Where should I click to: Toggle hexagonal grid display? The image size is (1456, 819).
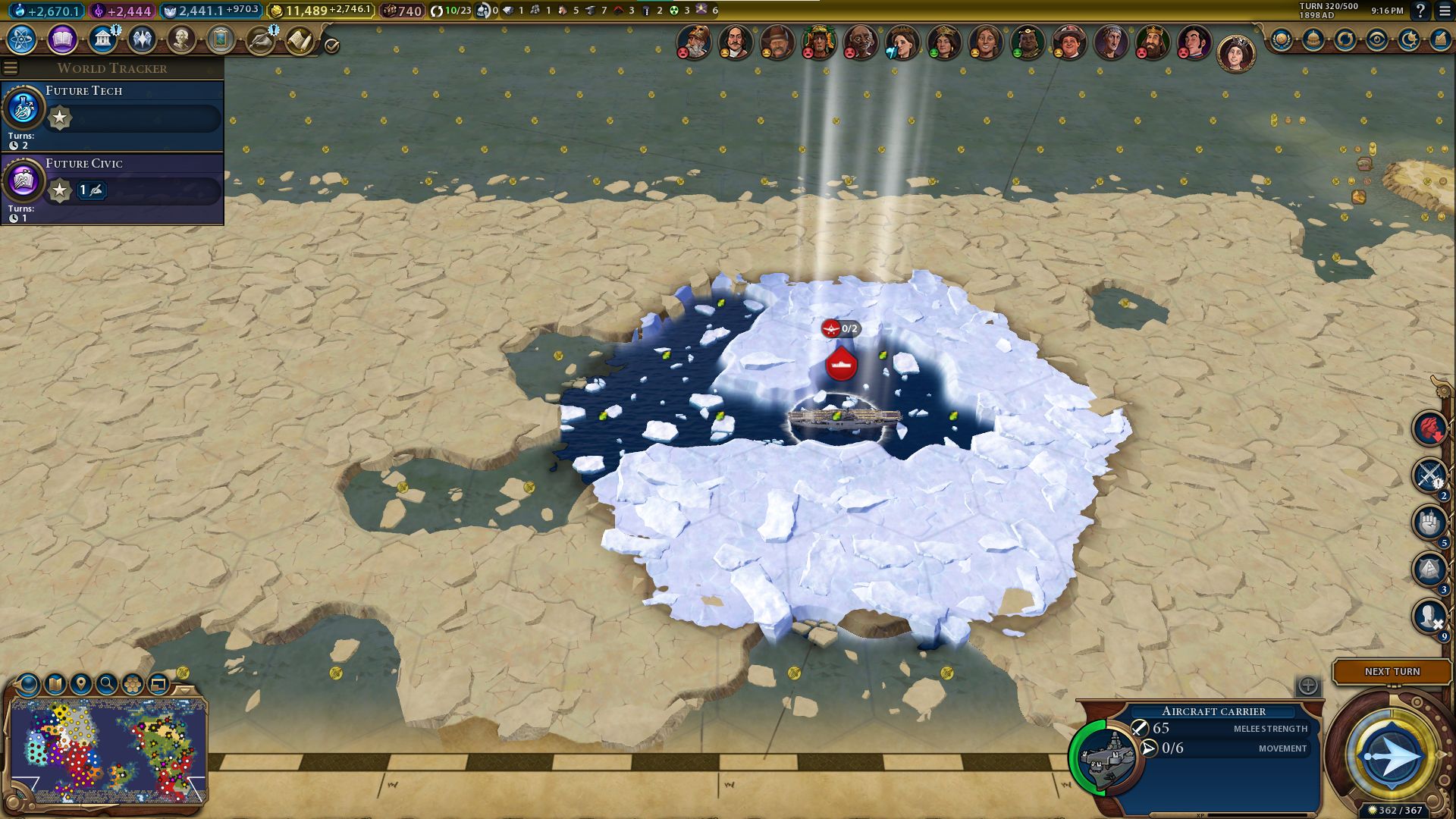[x=133, y=682]
